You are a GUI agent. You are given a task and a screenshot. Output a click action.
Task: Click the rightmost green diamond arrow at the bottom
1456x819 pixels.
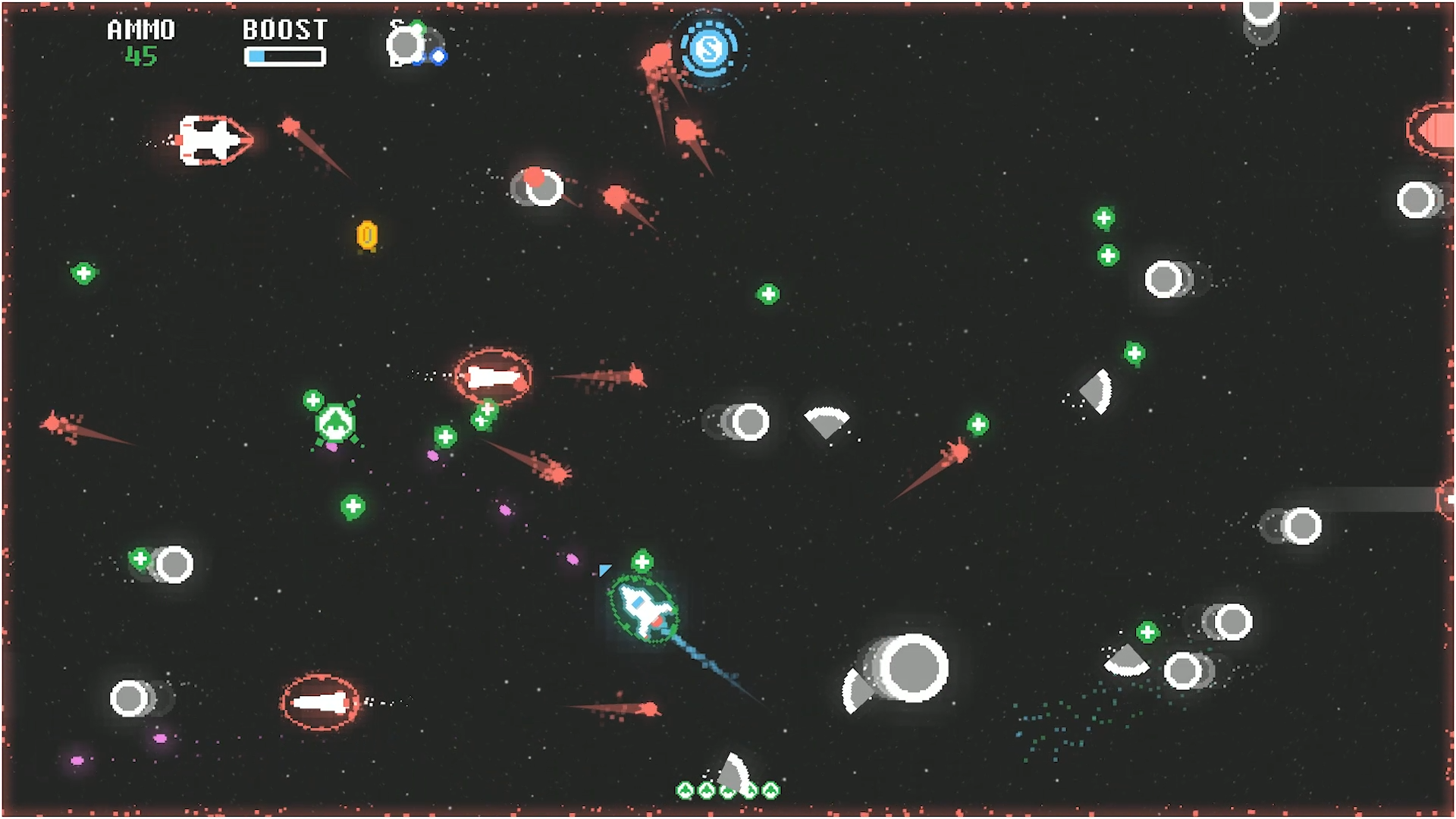click(x=770, y=789)
